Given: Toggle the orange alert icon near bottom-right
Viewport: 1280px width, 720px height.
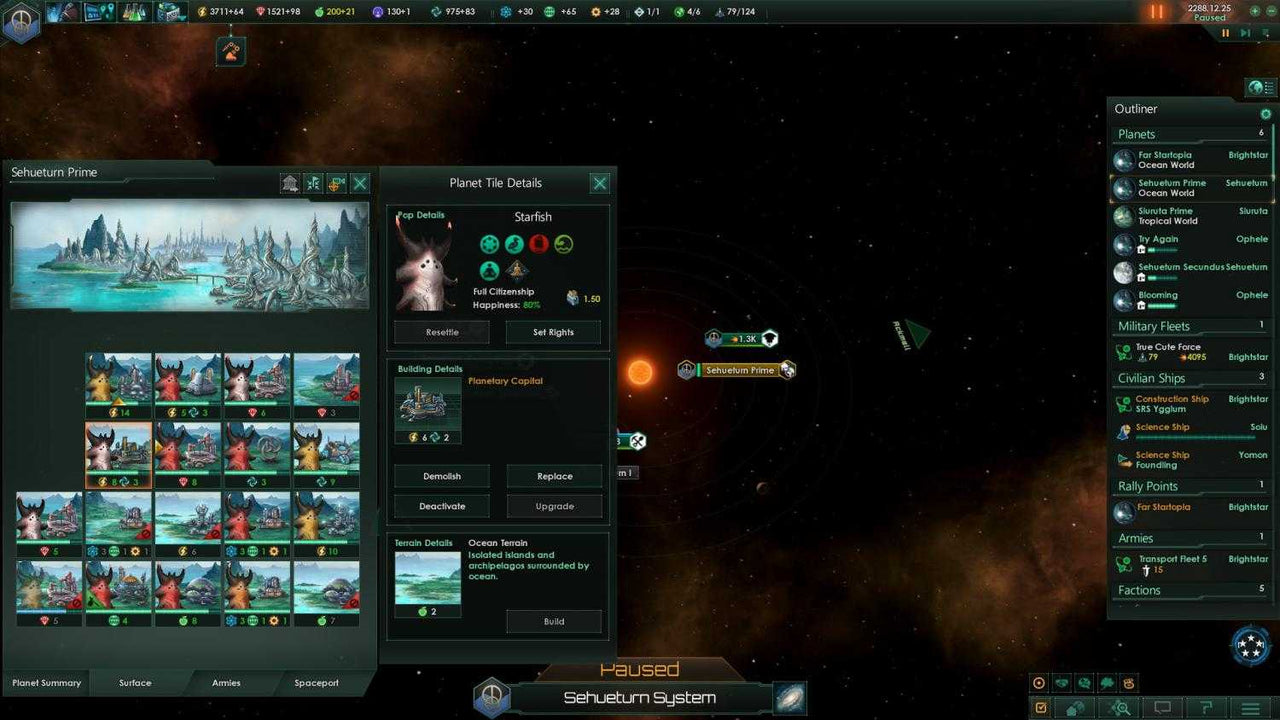Looking at the screenshot, I should pyautogui.click(x=1129, y=683).
